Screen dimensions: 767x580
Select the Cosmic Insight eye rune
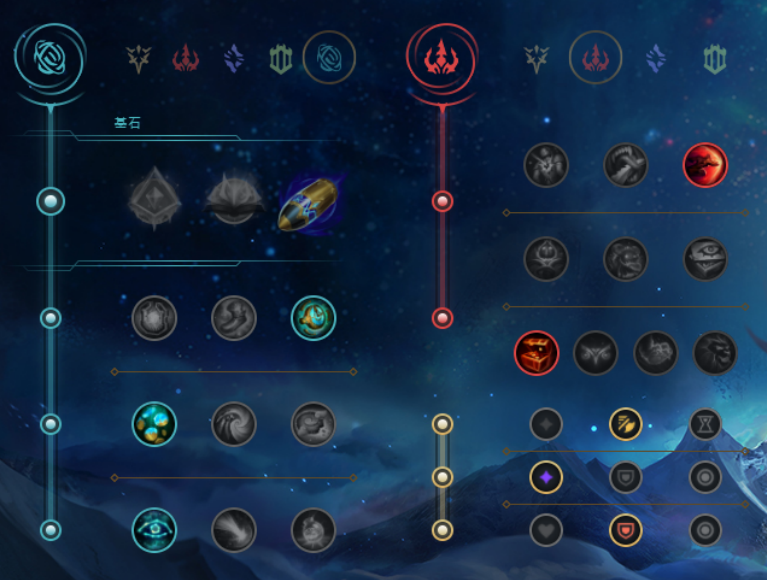pyautogui.click(x=154, y=530)
